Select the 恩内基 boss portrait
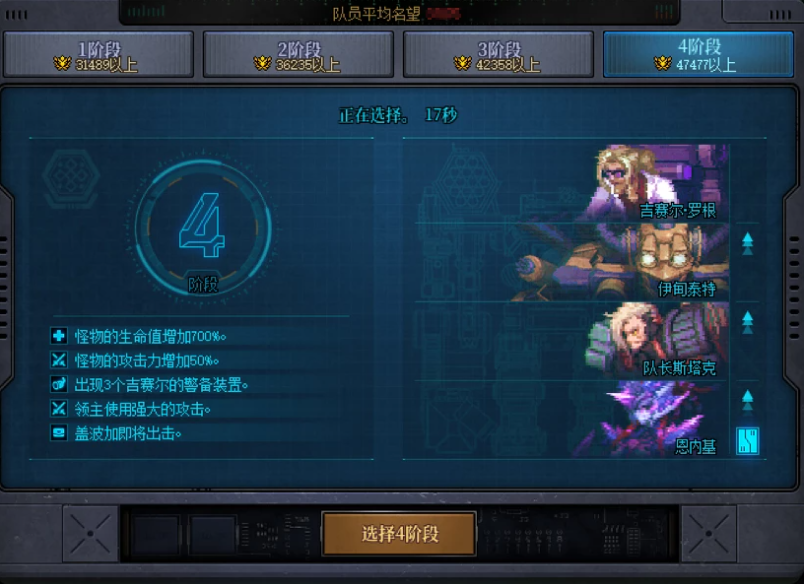 [x=655, y=418]
